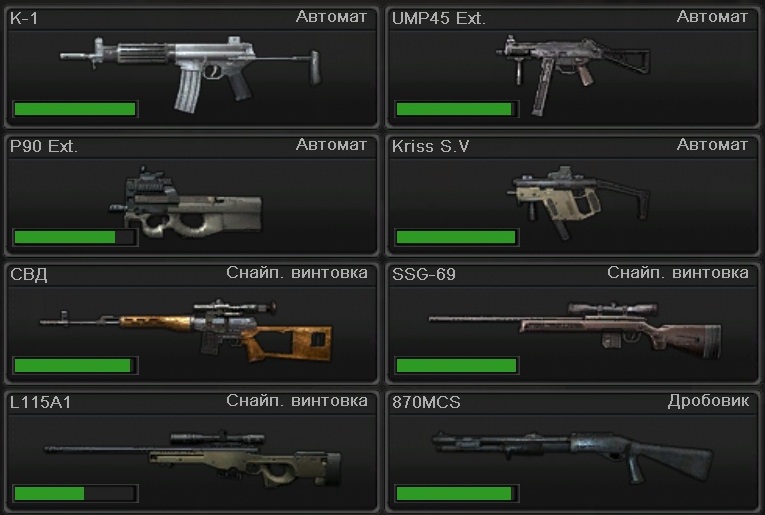This screenshot has height=515, width=765.
Task: Choose the UMP45 Ext. weapon card
Action: (573, 68)
